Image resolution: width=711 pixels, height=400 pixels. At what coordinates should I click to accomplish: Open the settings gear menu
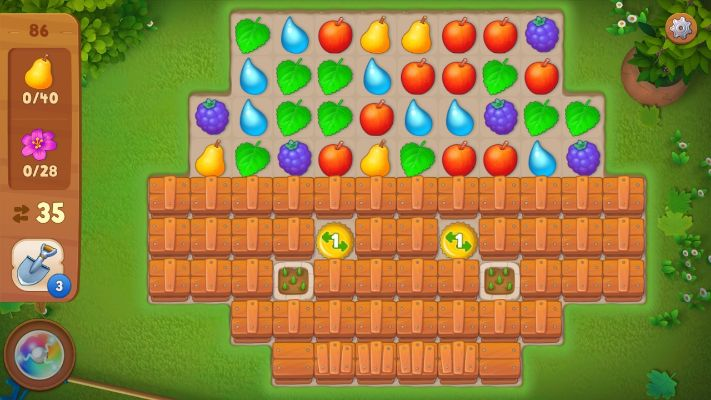(680, 28)
